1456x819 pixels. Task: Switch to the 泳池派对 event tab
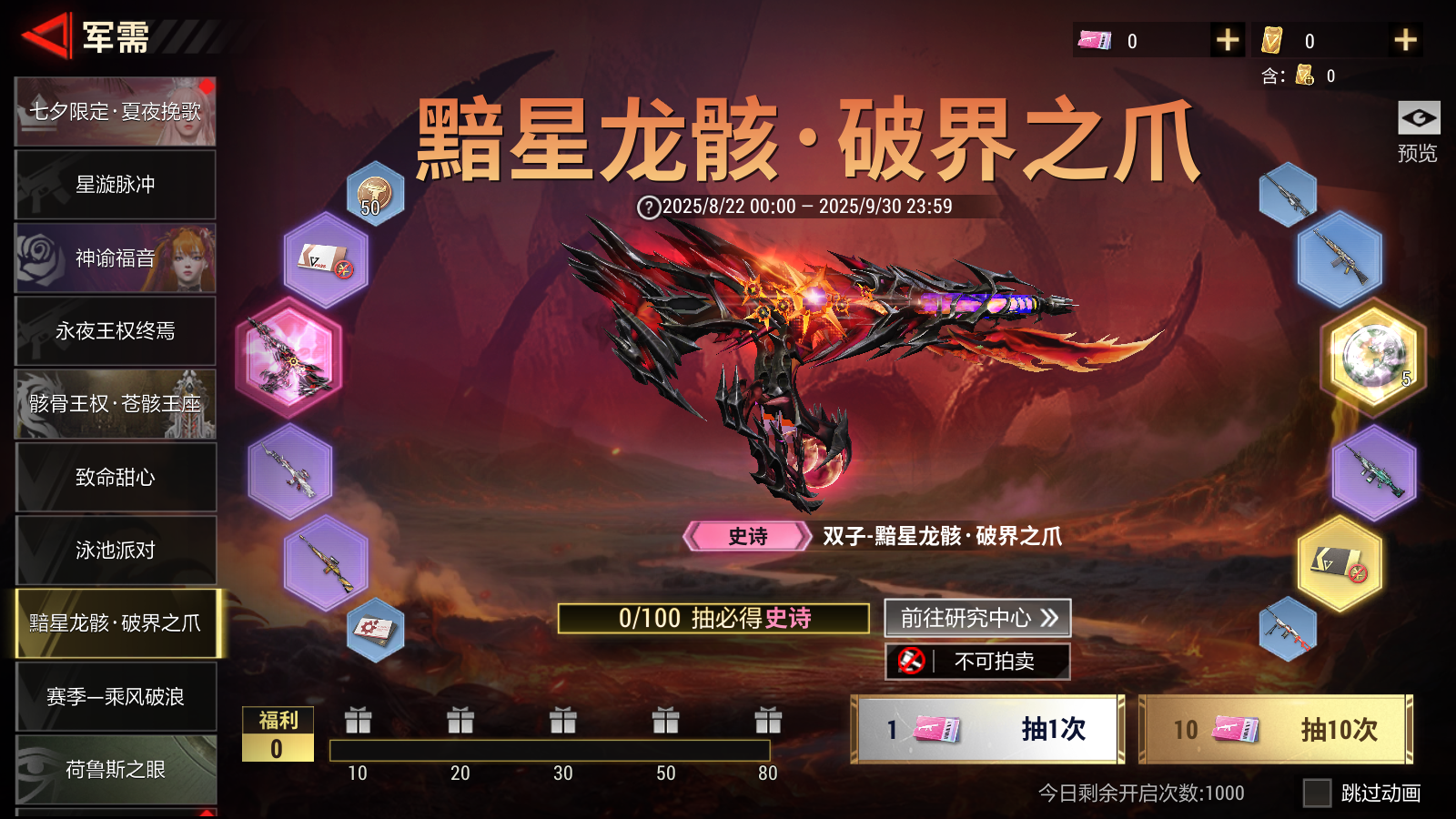point(115,550)
